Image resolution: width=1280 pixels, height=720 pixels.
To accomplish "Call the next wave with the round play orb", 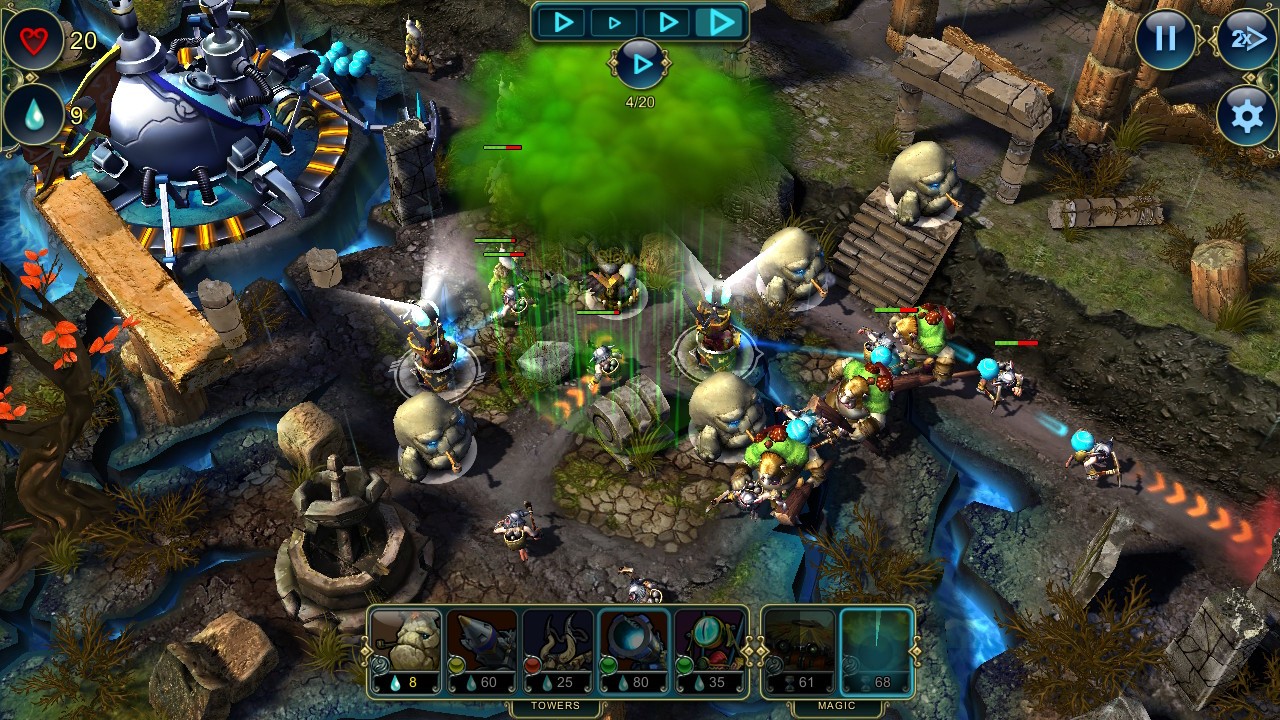I will (x=640, y=65).
